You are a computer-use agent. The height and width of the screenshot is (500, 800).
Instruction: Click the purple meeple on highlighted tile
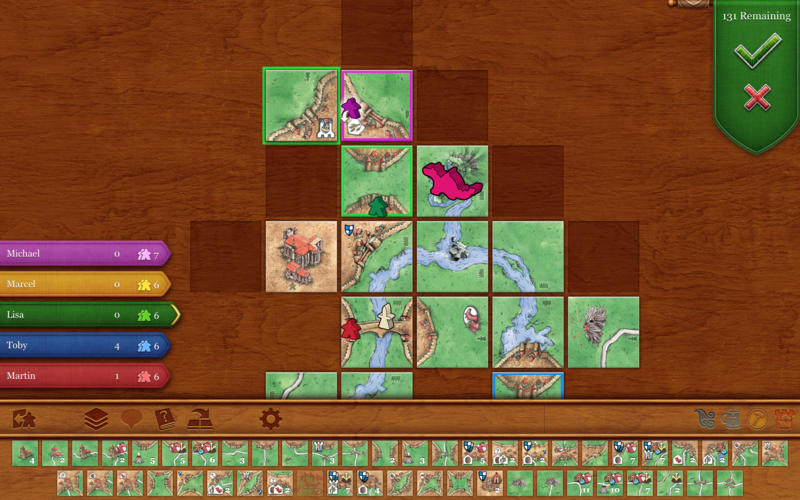351,105
